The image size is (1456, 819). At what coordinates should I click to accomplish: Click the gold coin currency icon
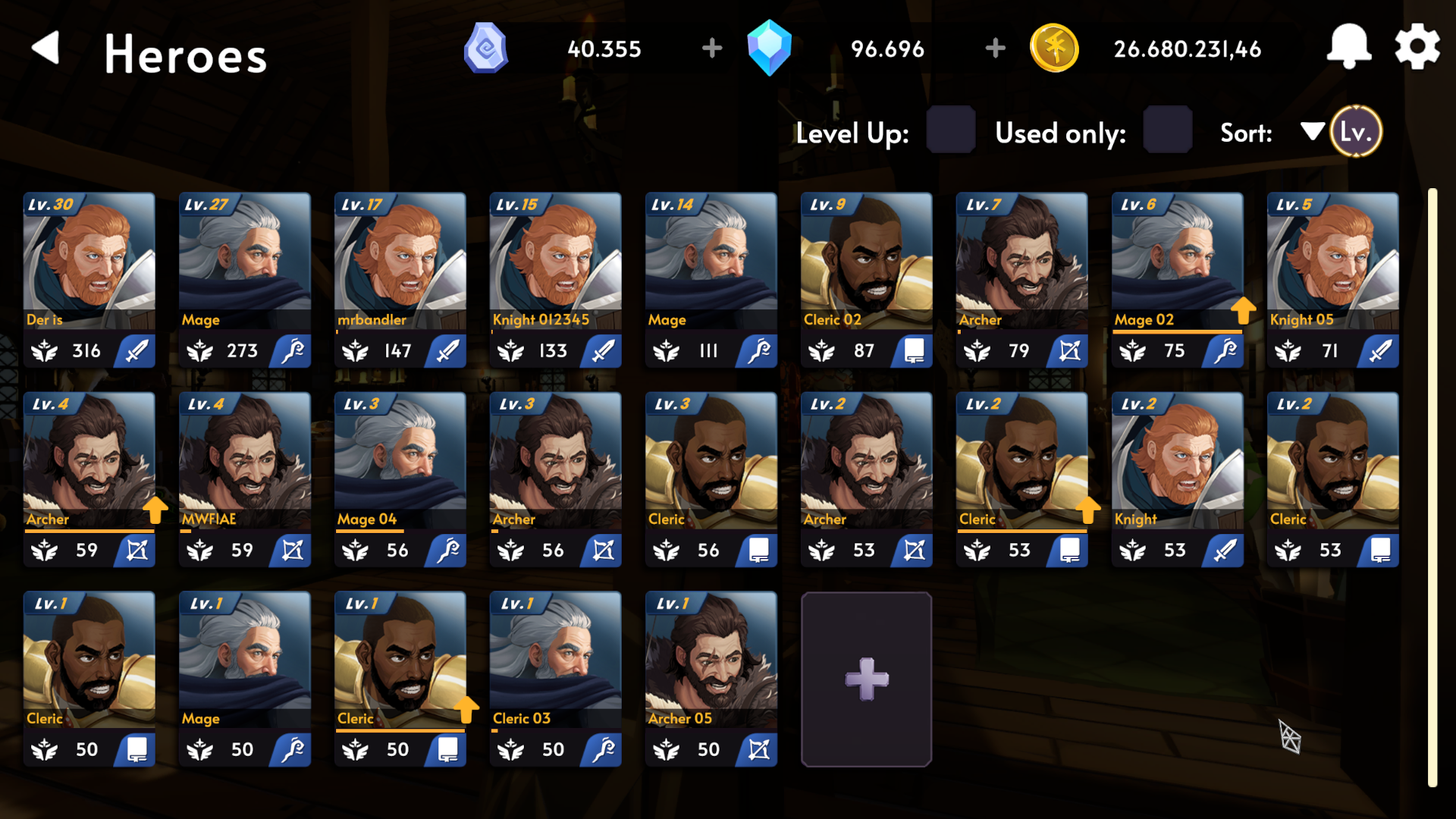coord(1055,49)
